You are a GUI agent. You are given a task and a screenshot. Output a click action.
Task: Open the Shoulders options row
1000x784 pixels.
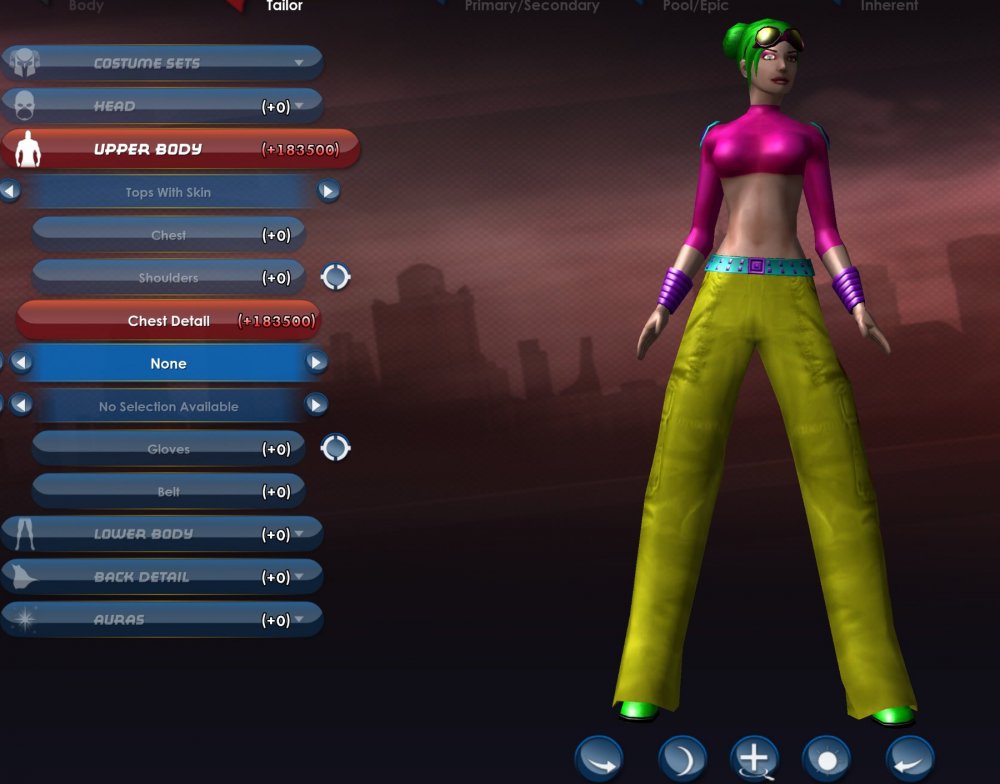coord(168,278)
